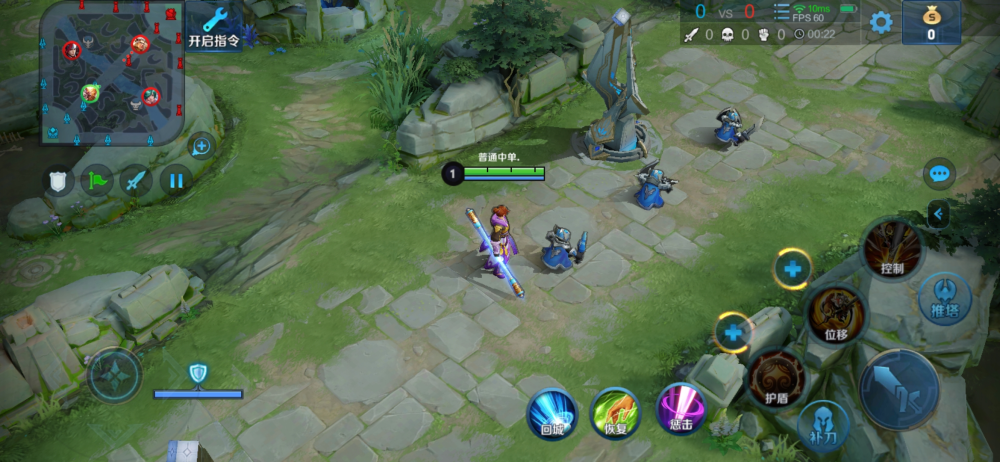Image resolution: width=1000 pixels, height=462 pixels.
Task: Open the minimap
Action: [x=112, y=70]
